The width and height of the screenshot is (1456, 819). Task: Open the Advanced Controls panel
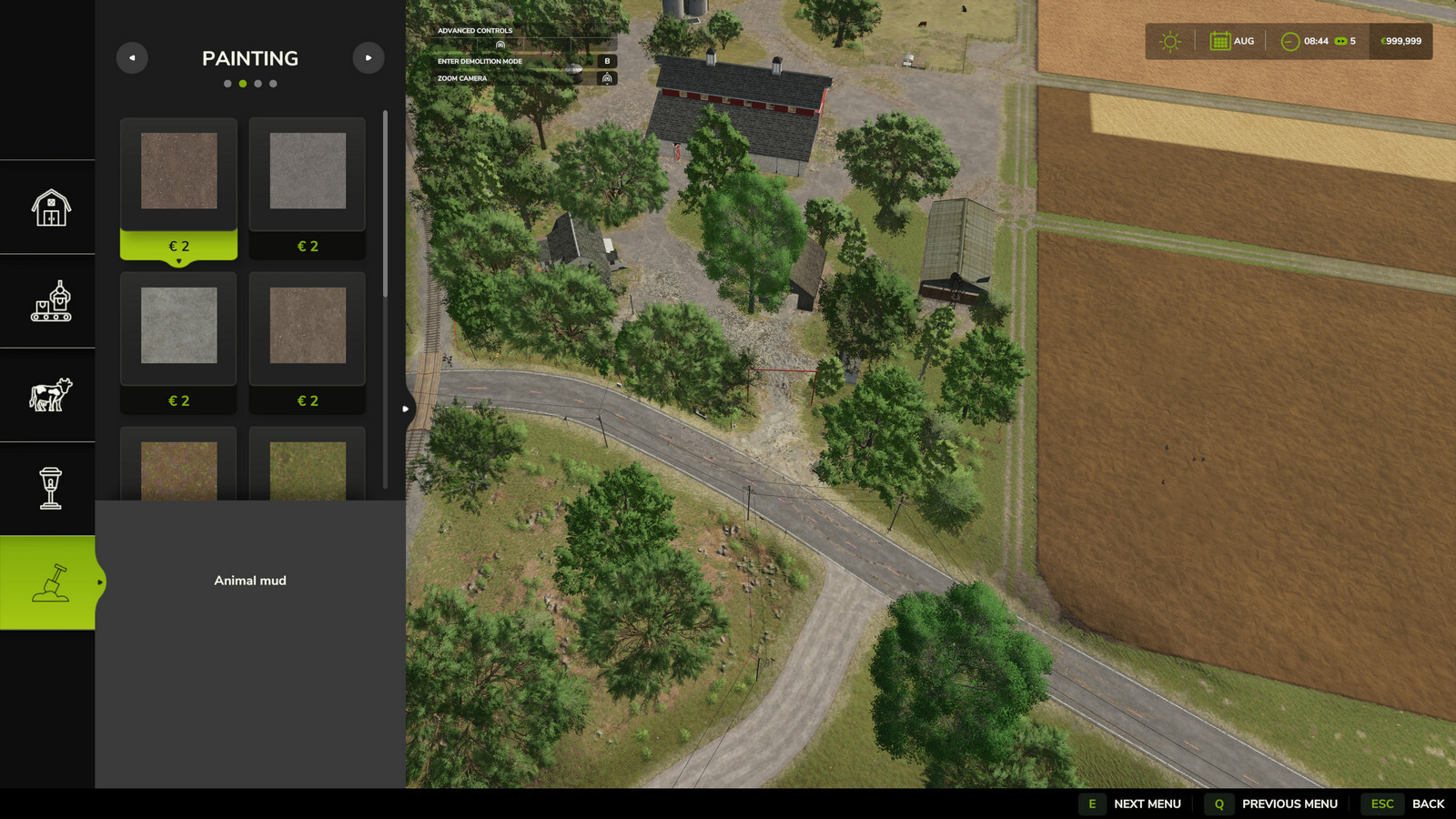click(474, 30)
